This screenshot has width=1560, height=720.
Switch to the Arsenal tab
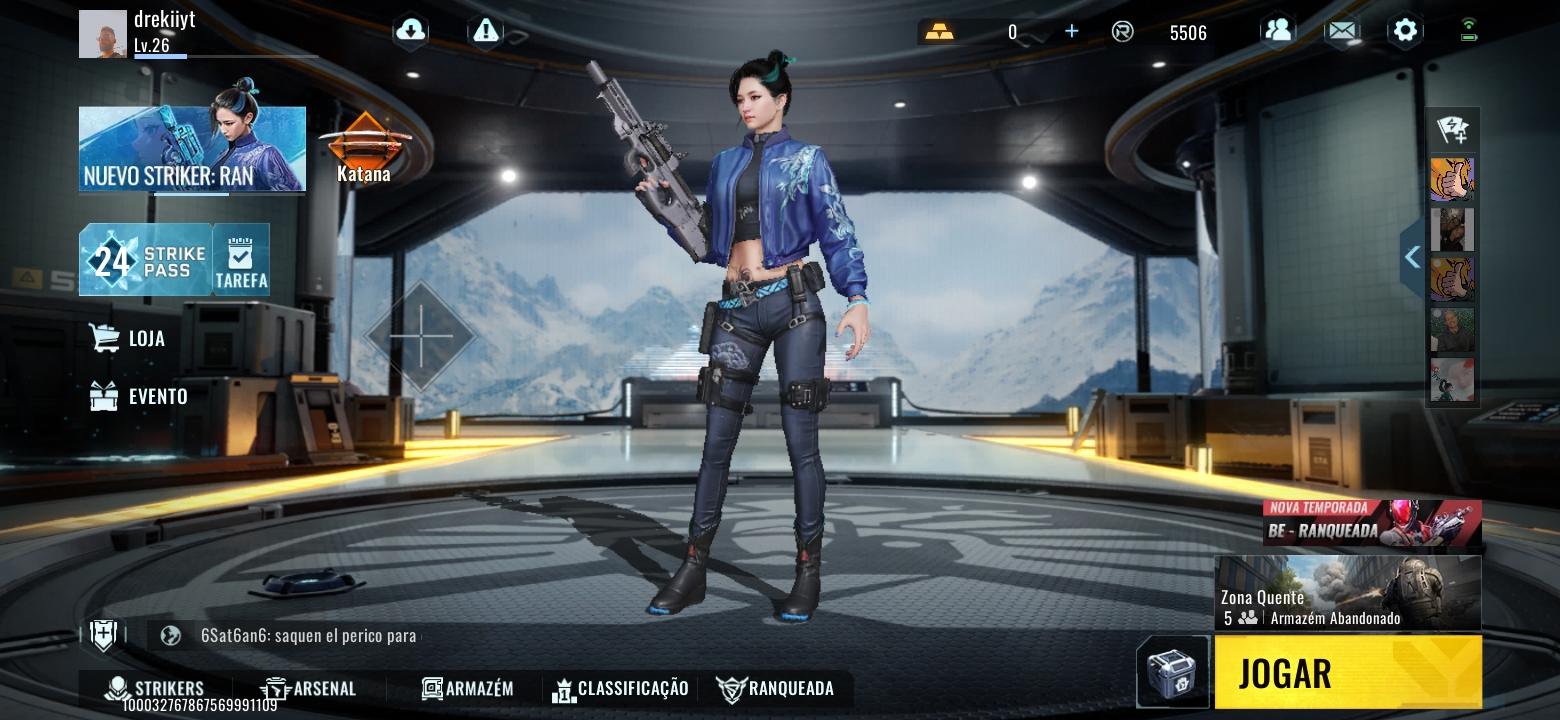(x=310, y=688)
